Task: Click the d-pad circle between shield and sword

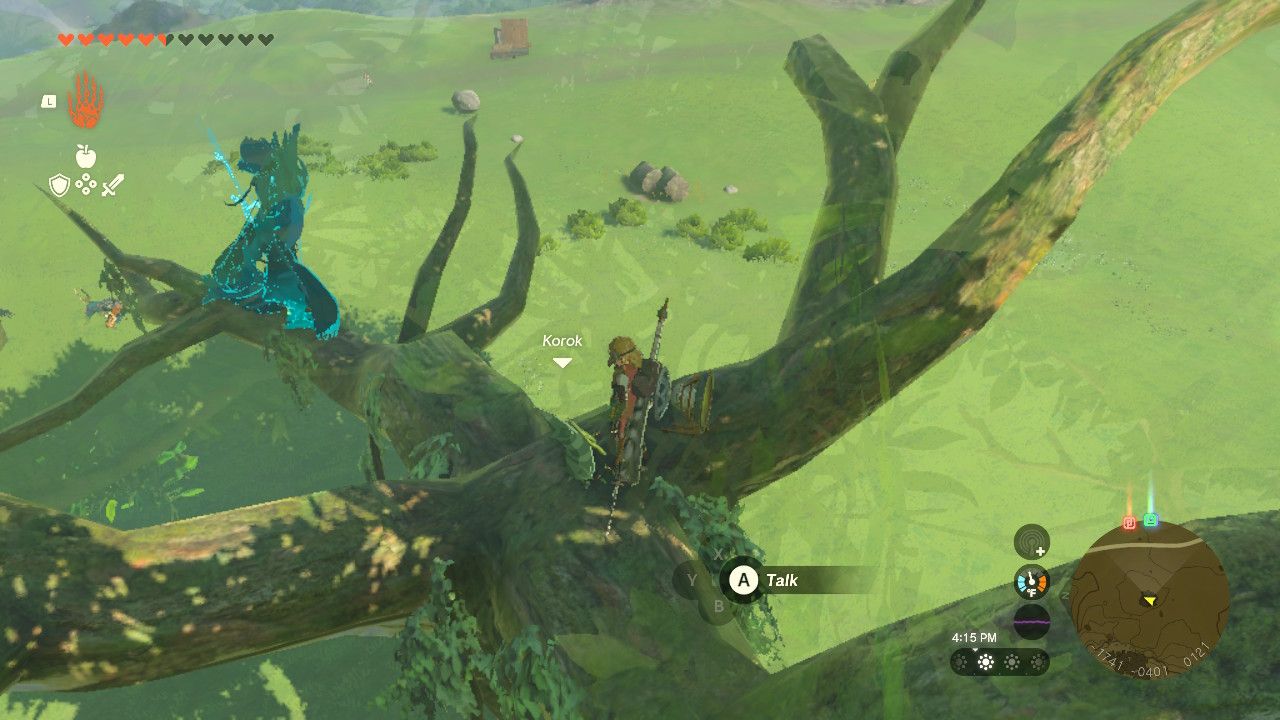Action: click(x=86, y=184)
